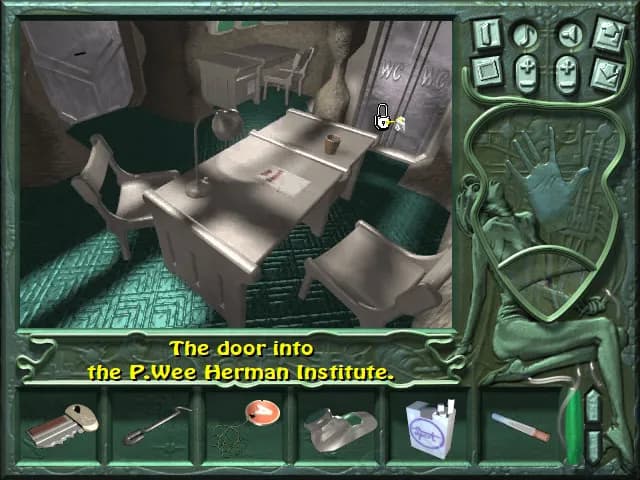The height and width of the screenshot is (480, 640).
Task: Adjust music volume with the plus-minus control
Action: click(x=527, y=72)
